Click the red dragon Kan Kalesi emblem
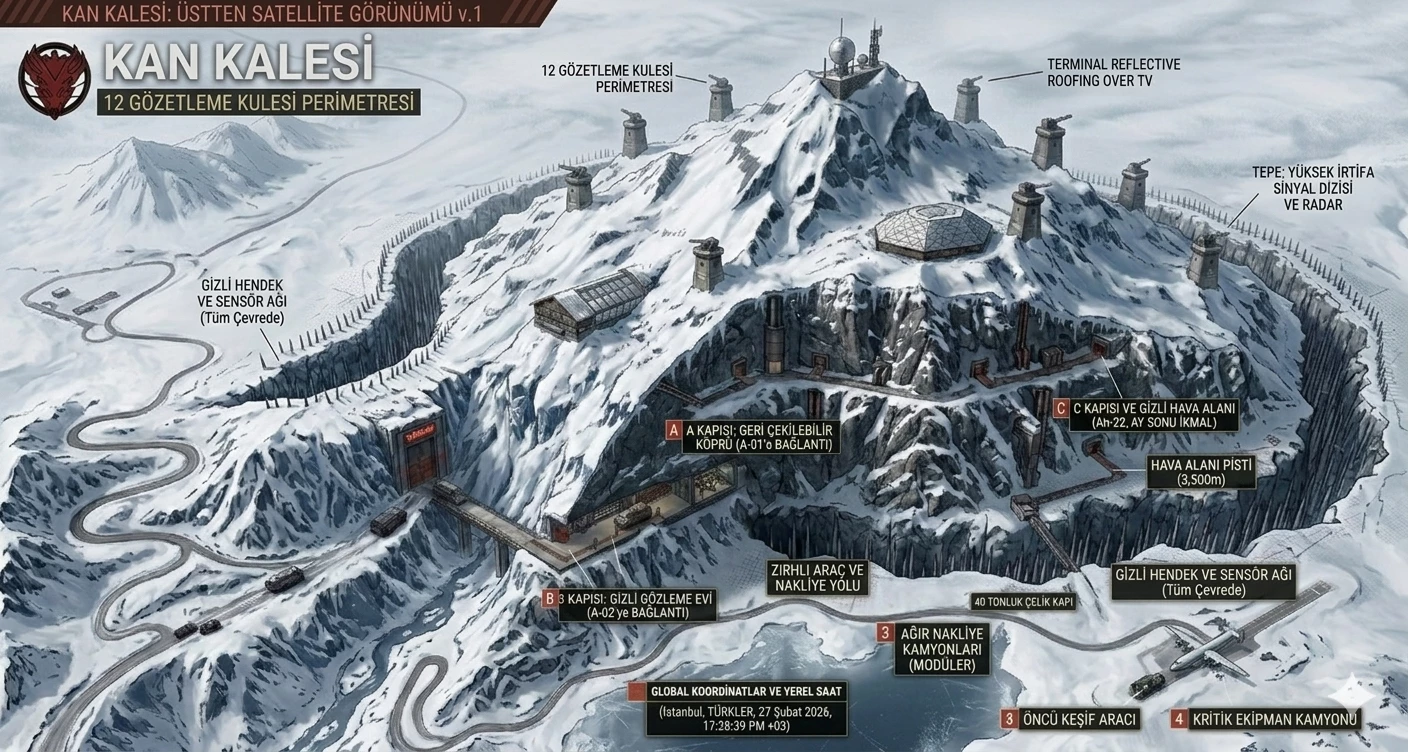 point(53,78)
